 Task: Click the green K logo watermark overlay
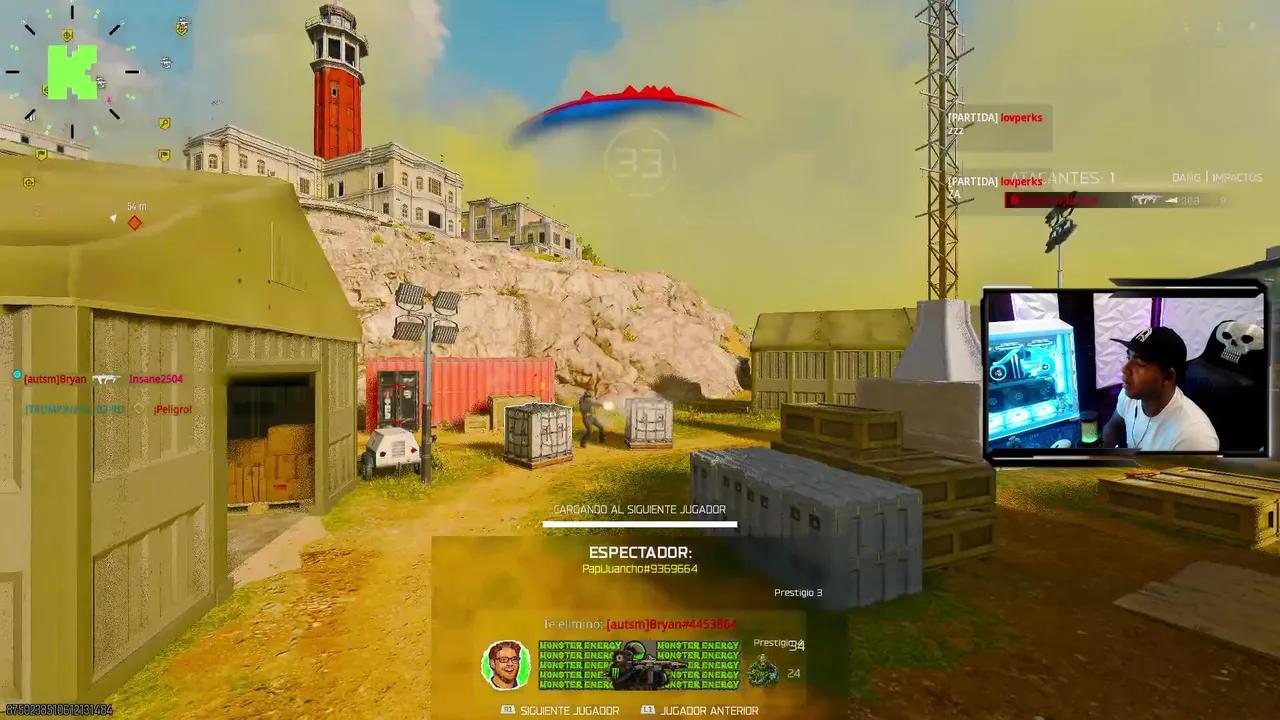click(x=72, y=72)
